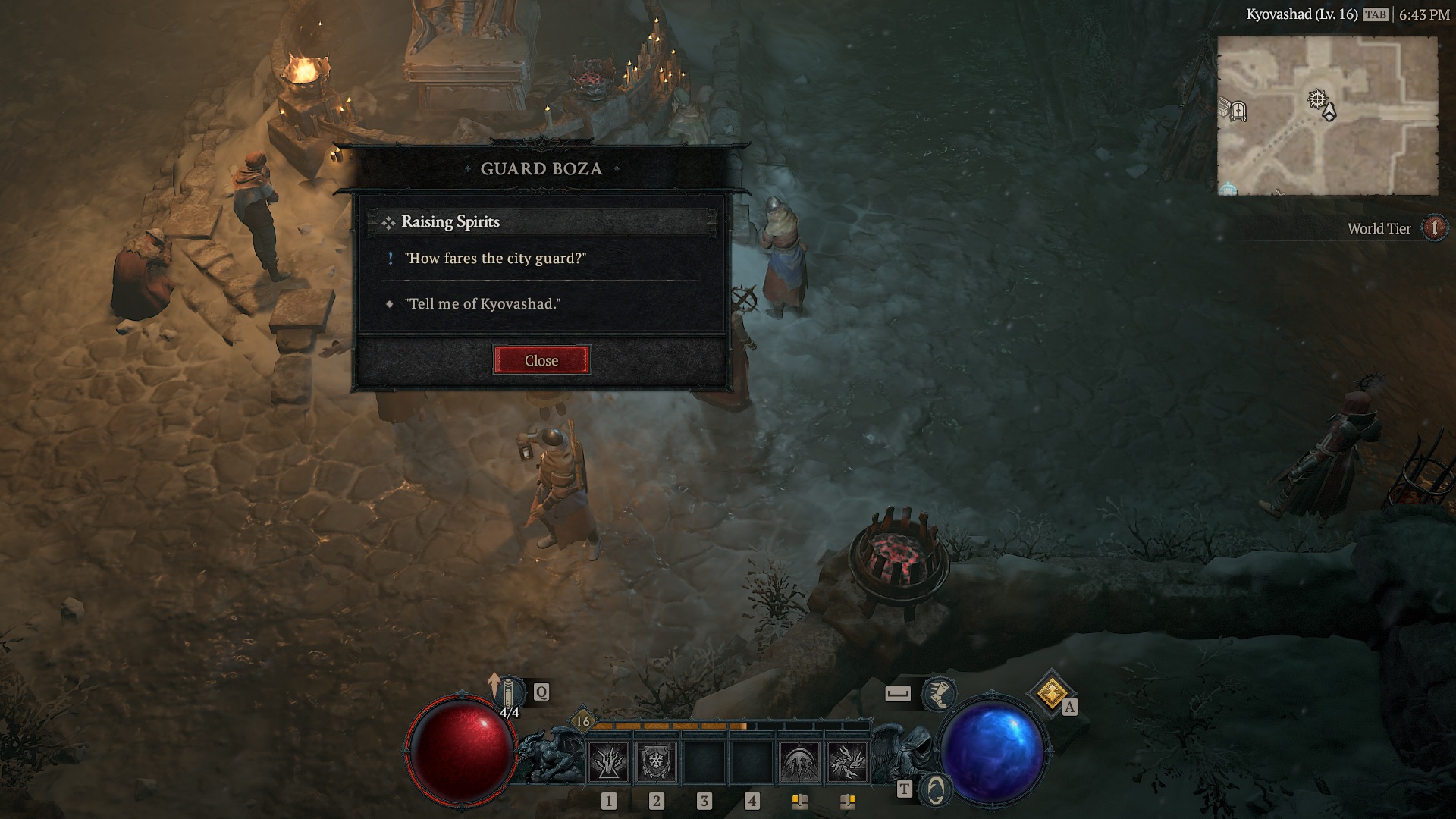Click the left consumable scroll slot
1456x819 pixels.
pyautogui.click(x=800, y=800)
